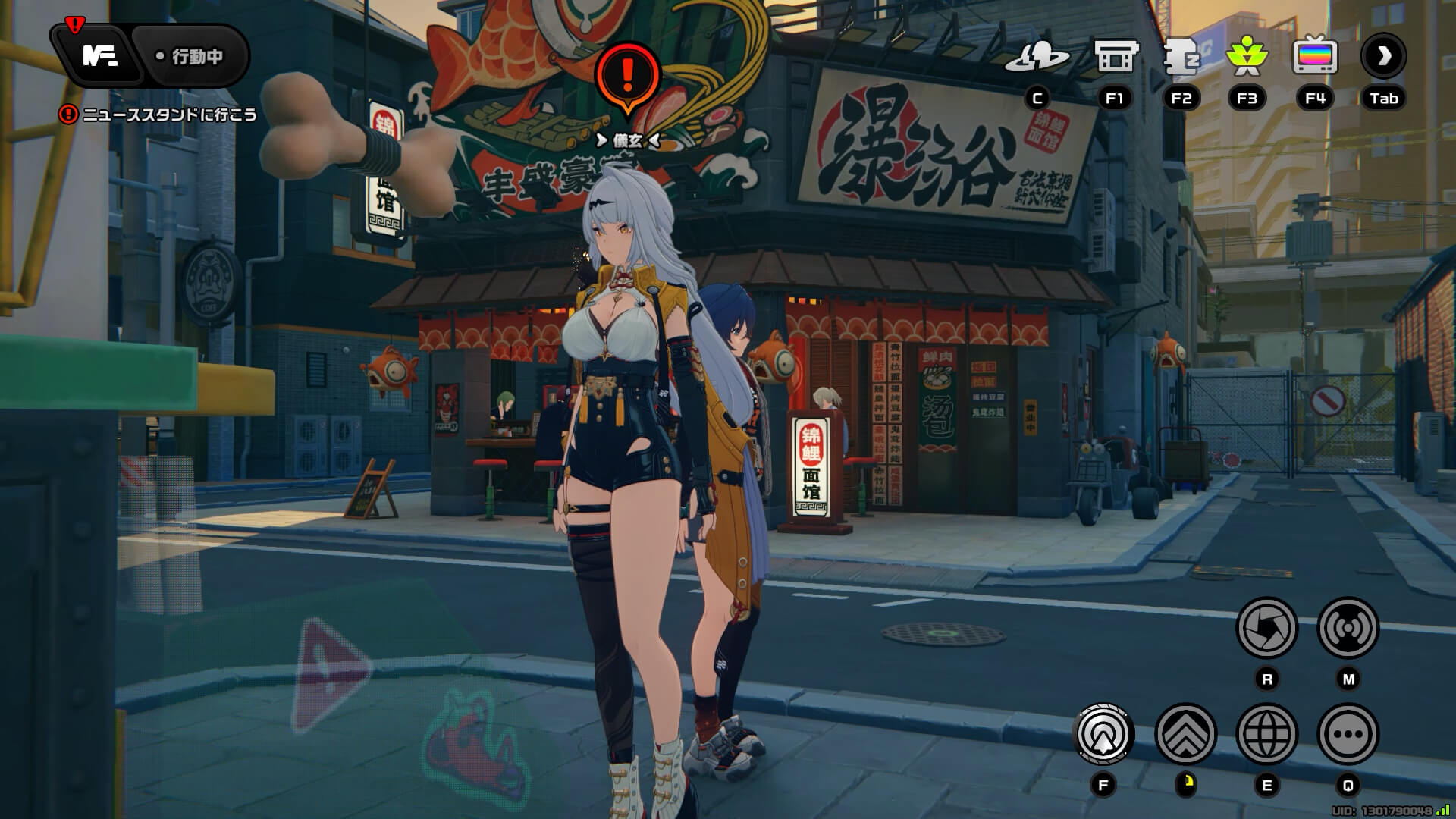Expand the side panel using the Tab chevron
Screen dimensions: 1456x819
(1384, 55)
